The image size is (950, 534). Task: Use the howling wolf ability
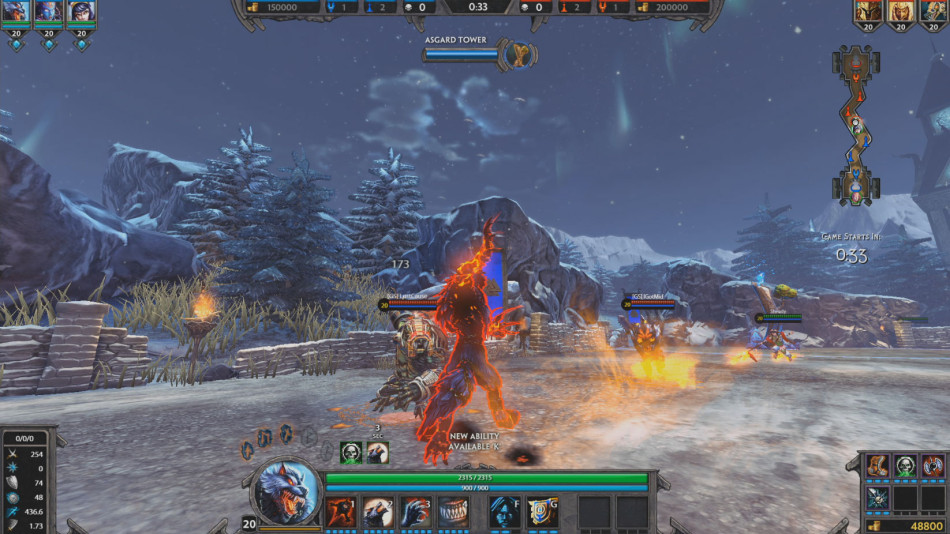(379, 511)
